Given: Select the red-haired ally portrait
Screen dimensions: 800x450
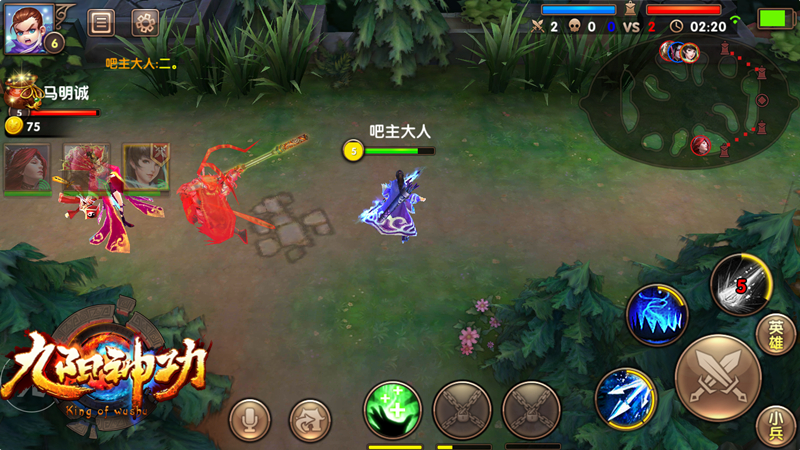Looking at the screenshot, I should tap(27, 167).
